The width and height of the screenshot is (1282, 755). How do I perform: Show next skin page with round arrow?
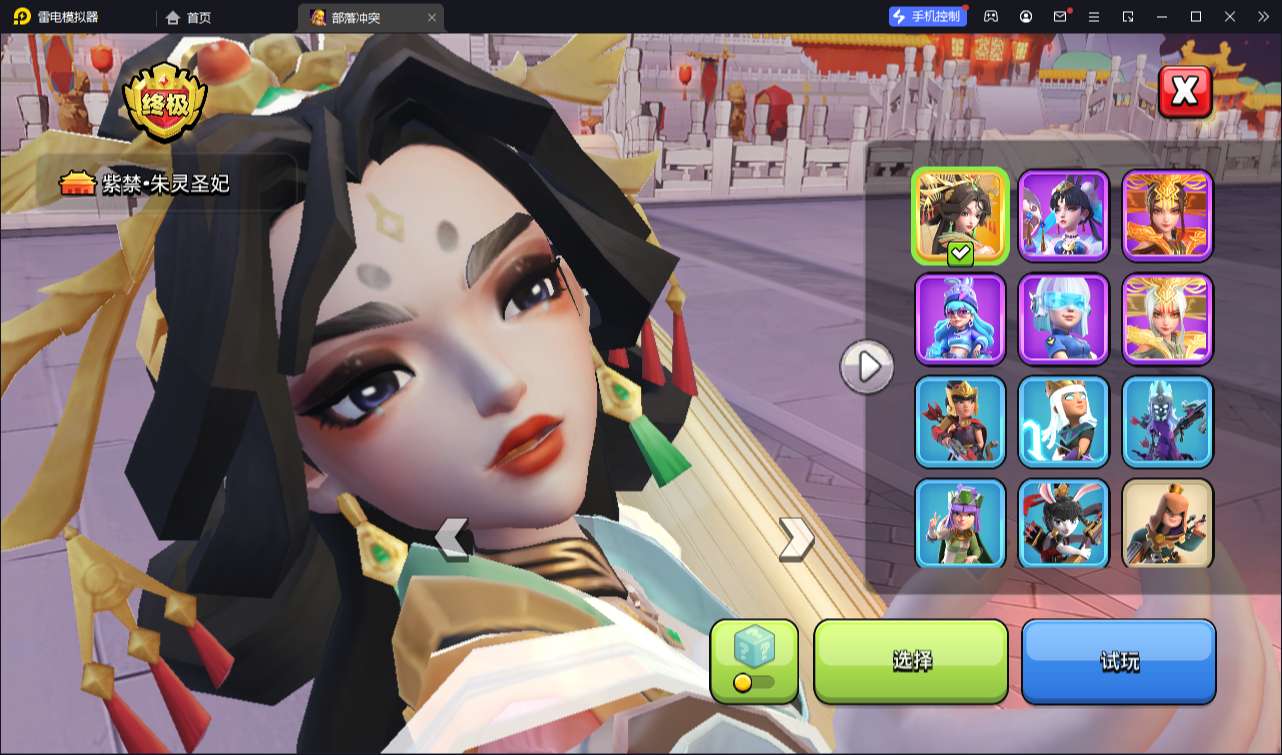coord(867,367)
